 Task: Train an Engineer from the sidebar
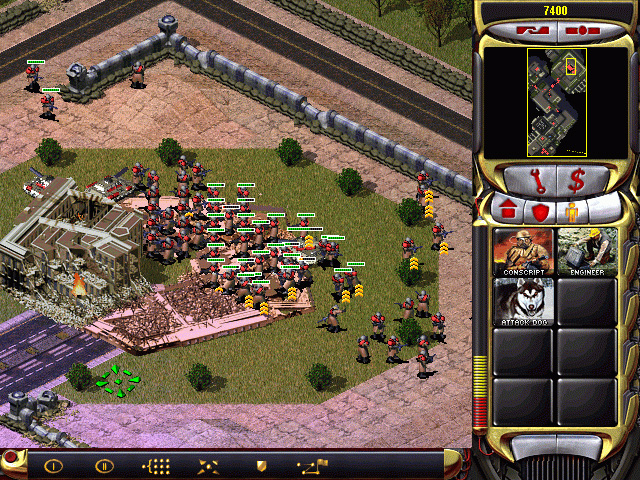[x=587, y=250]
